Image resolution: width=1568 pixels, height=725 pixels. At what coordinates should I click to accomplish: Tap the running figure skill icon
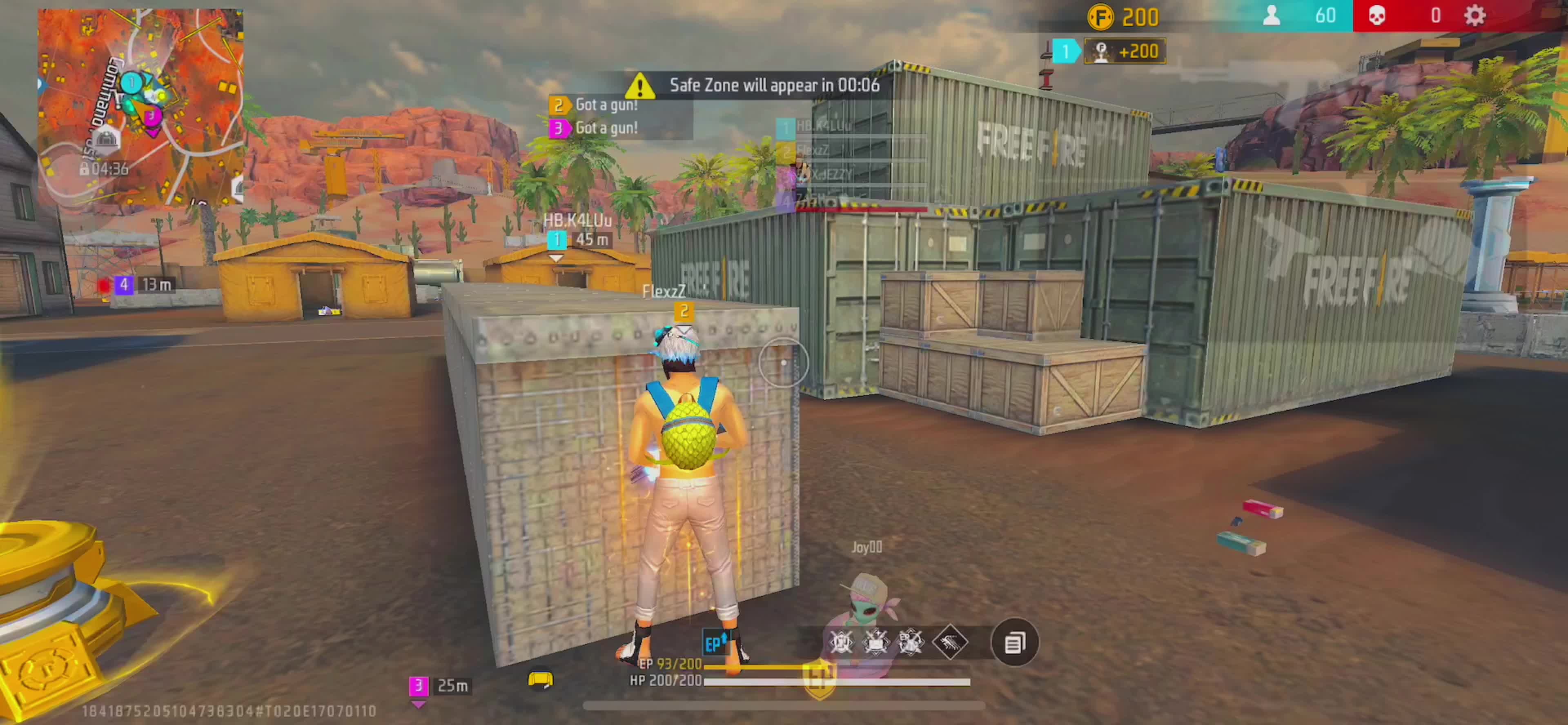tap(950, 642)
